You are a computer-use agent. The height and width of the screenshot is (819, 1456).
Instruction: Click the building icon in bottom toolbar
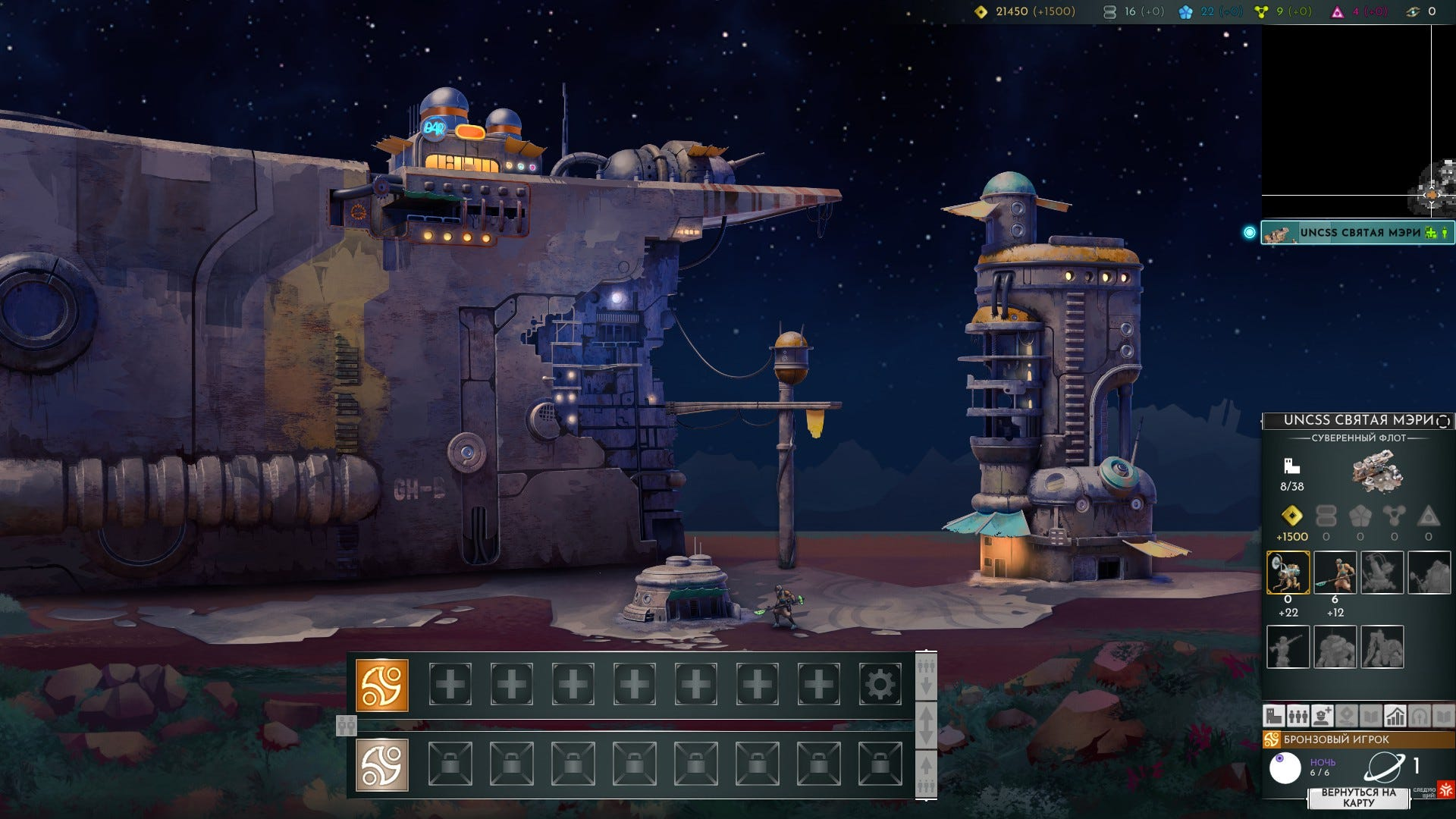(1273, 715)
